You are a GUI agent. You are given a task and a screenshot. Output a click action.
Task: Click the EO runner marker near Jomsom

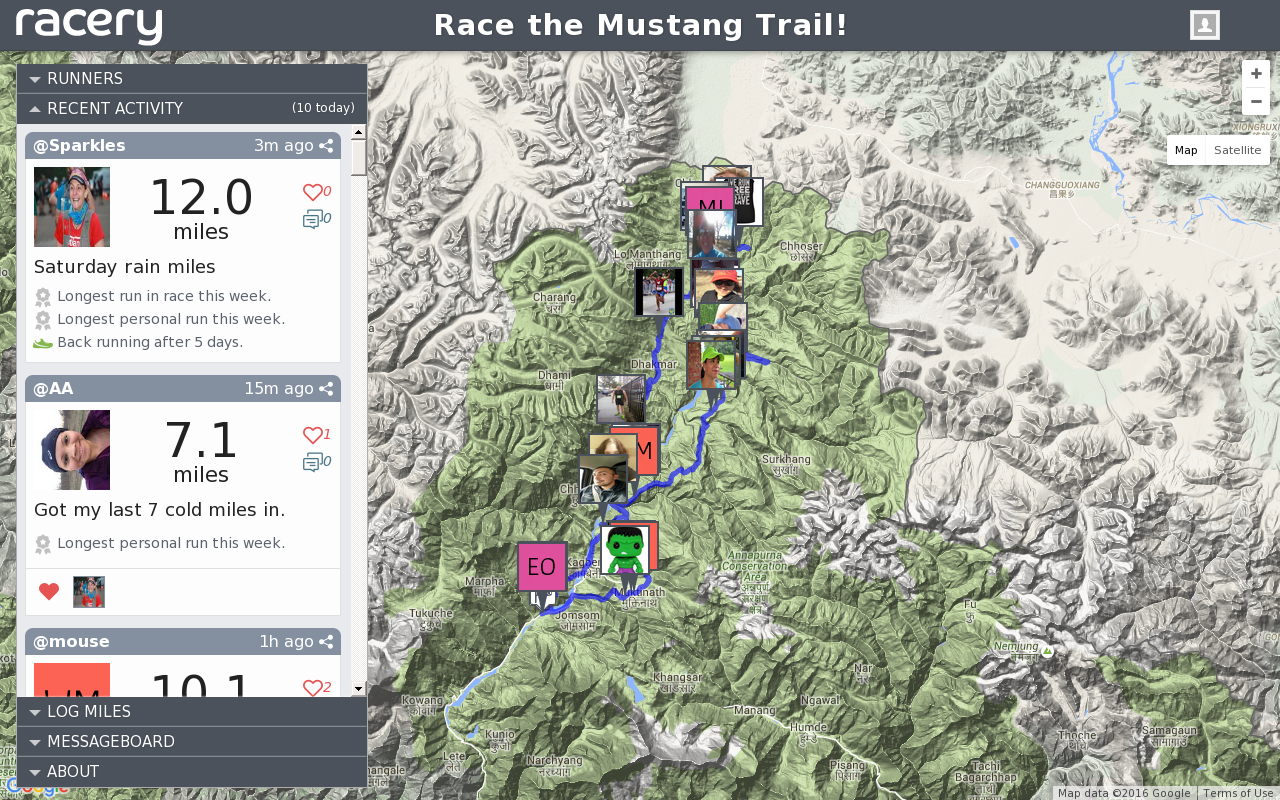pos(542,566)
